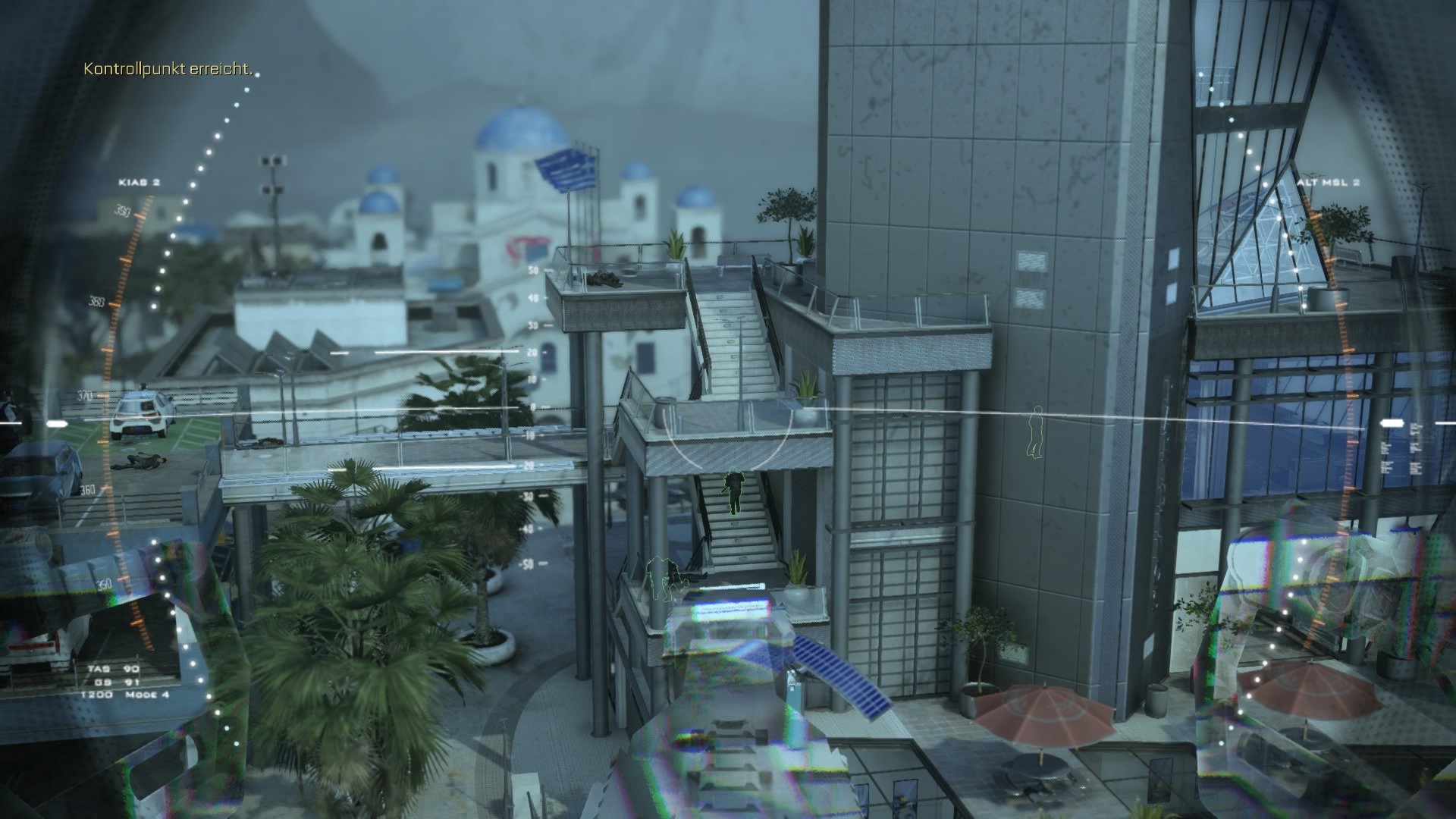Toggle the 1200 squawk code display

pos(97,693)
